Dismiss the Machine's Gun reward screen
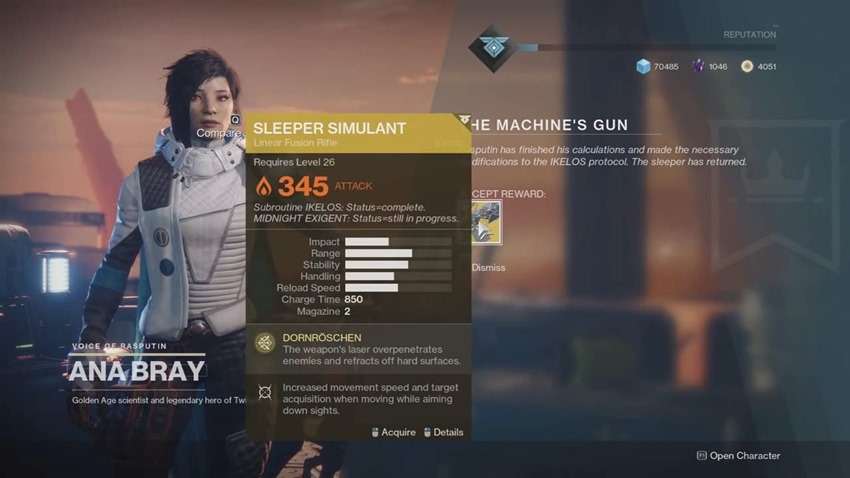The width and height of the screenshot is (850, 478). (489, 268)
